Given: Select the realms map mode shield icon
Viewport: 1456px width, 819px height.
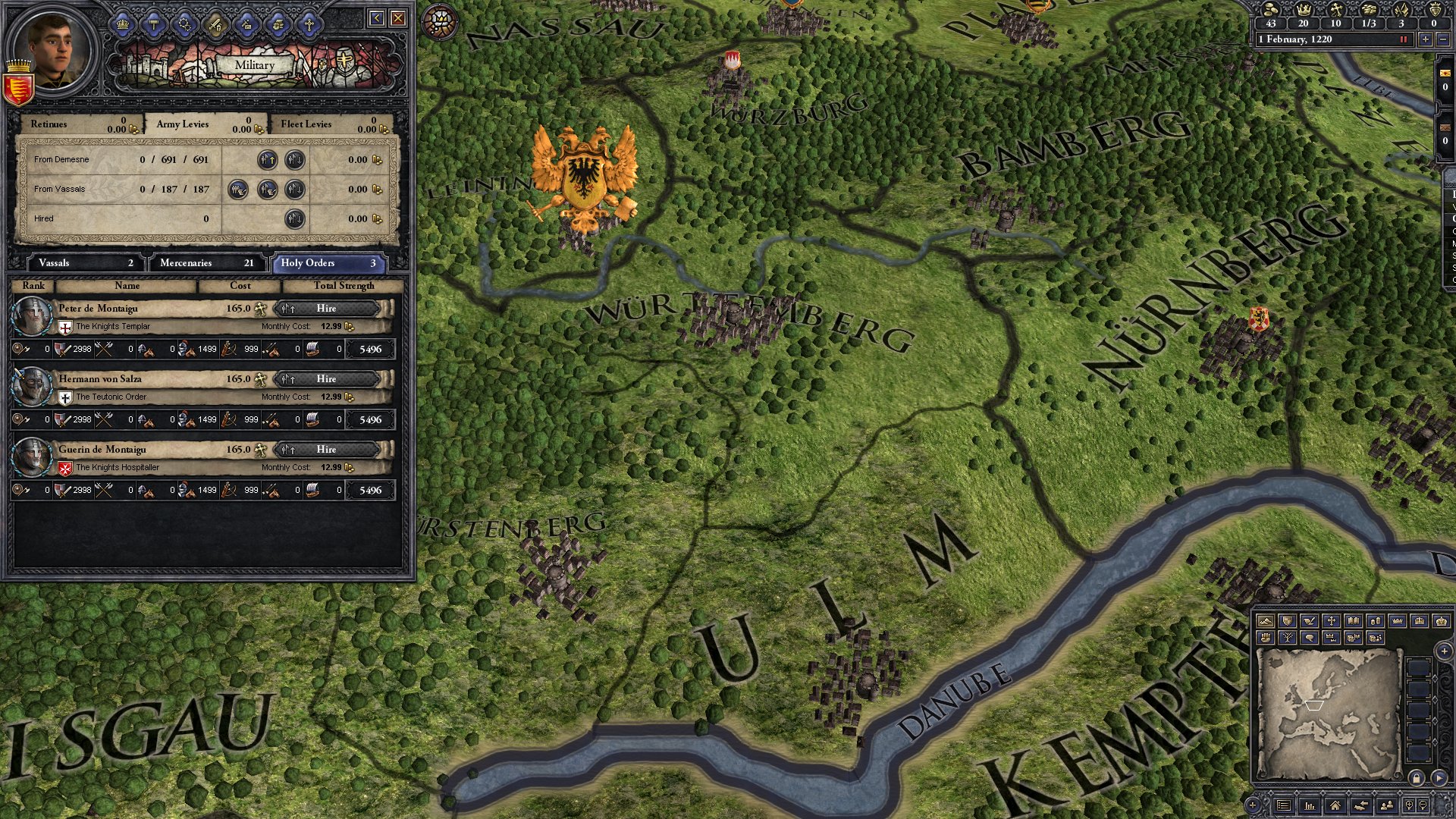Looking at the screenshot, I should point(1288,622).
